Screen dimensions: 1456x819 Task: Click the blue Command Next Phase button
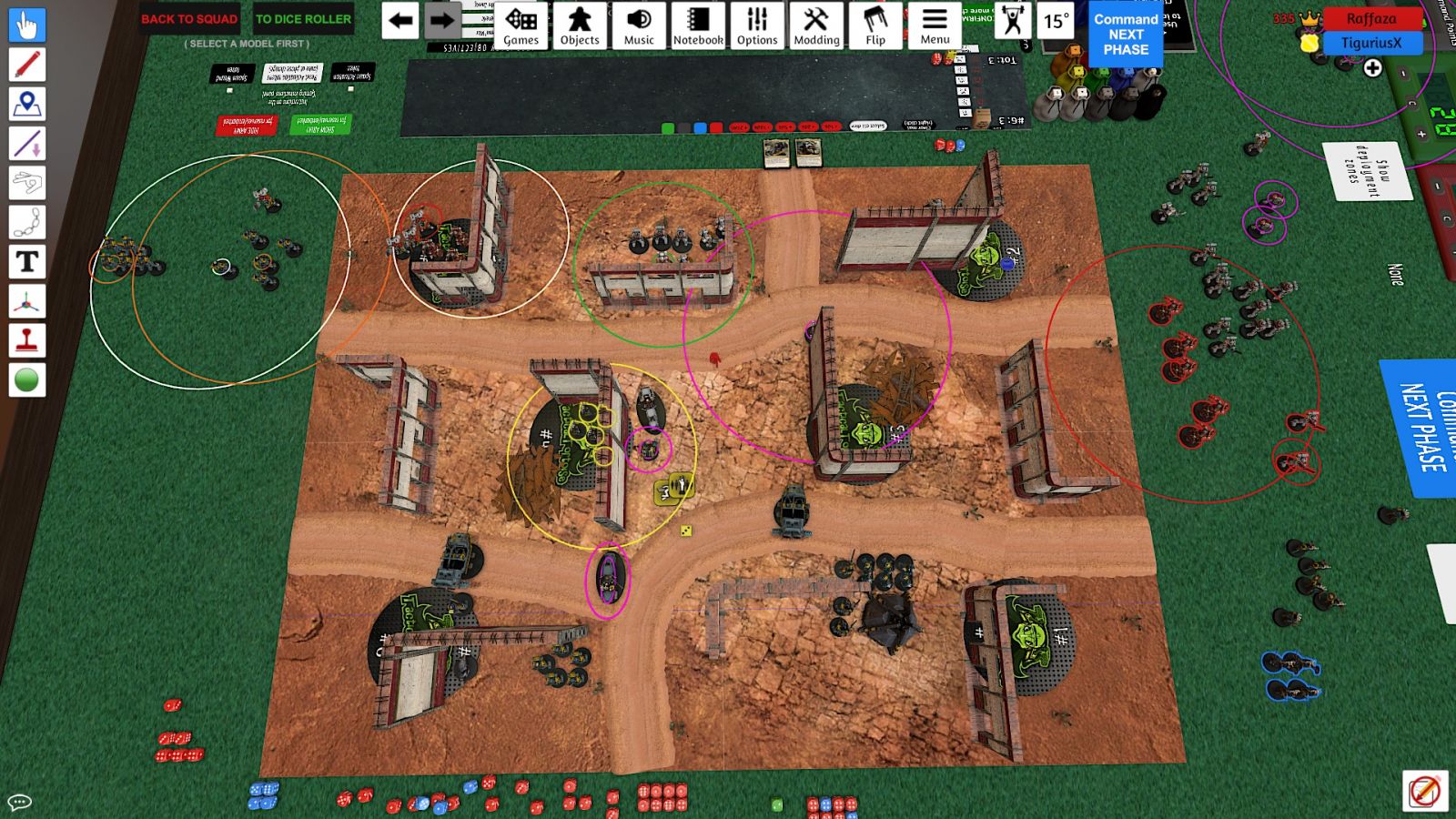click(1126, 35)
